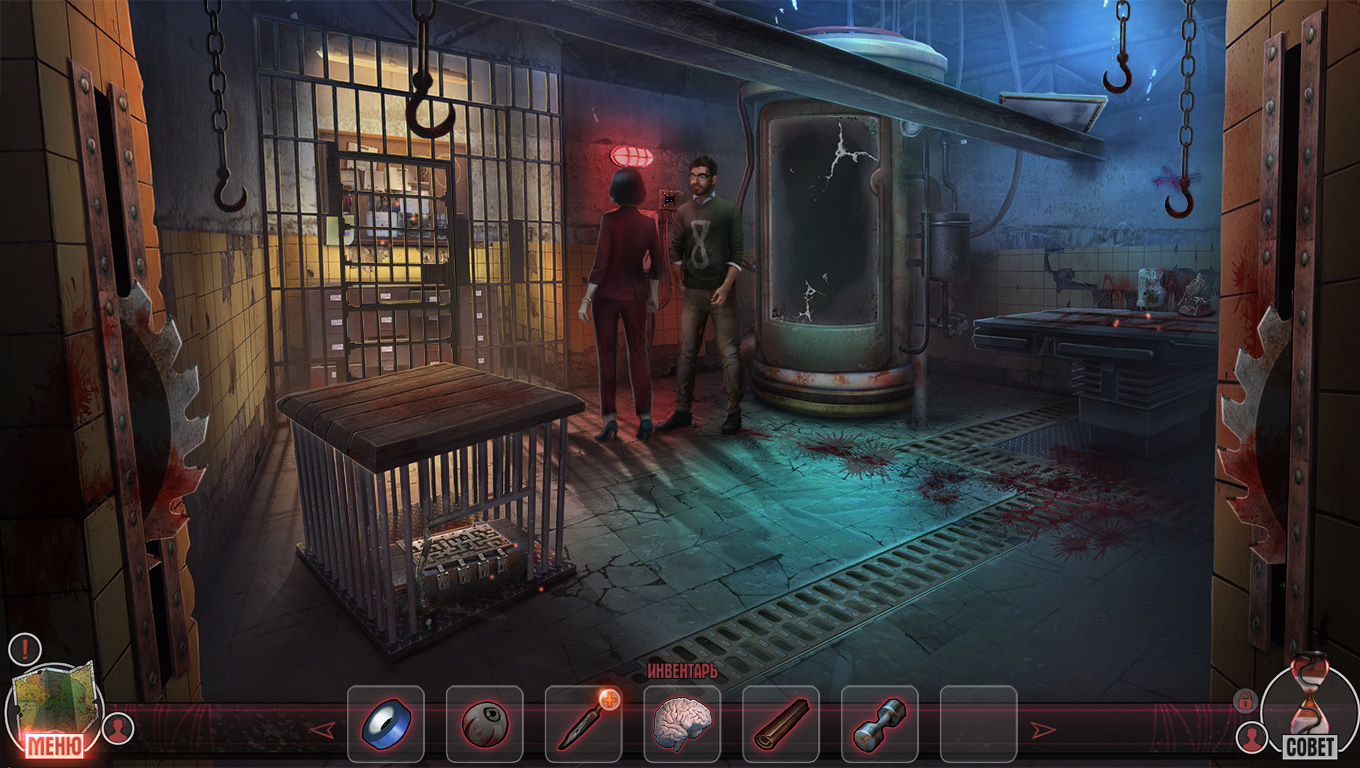The width and height of the screenshot is (1360, 768).
Task: Open the МЕНЮ button
Action: [x=54, y=745]
